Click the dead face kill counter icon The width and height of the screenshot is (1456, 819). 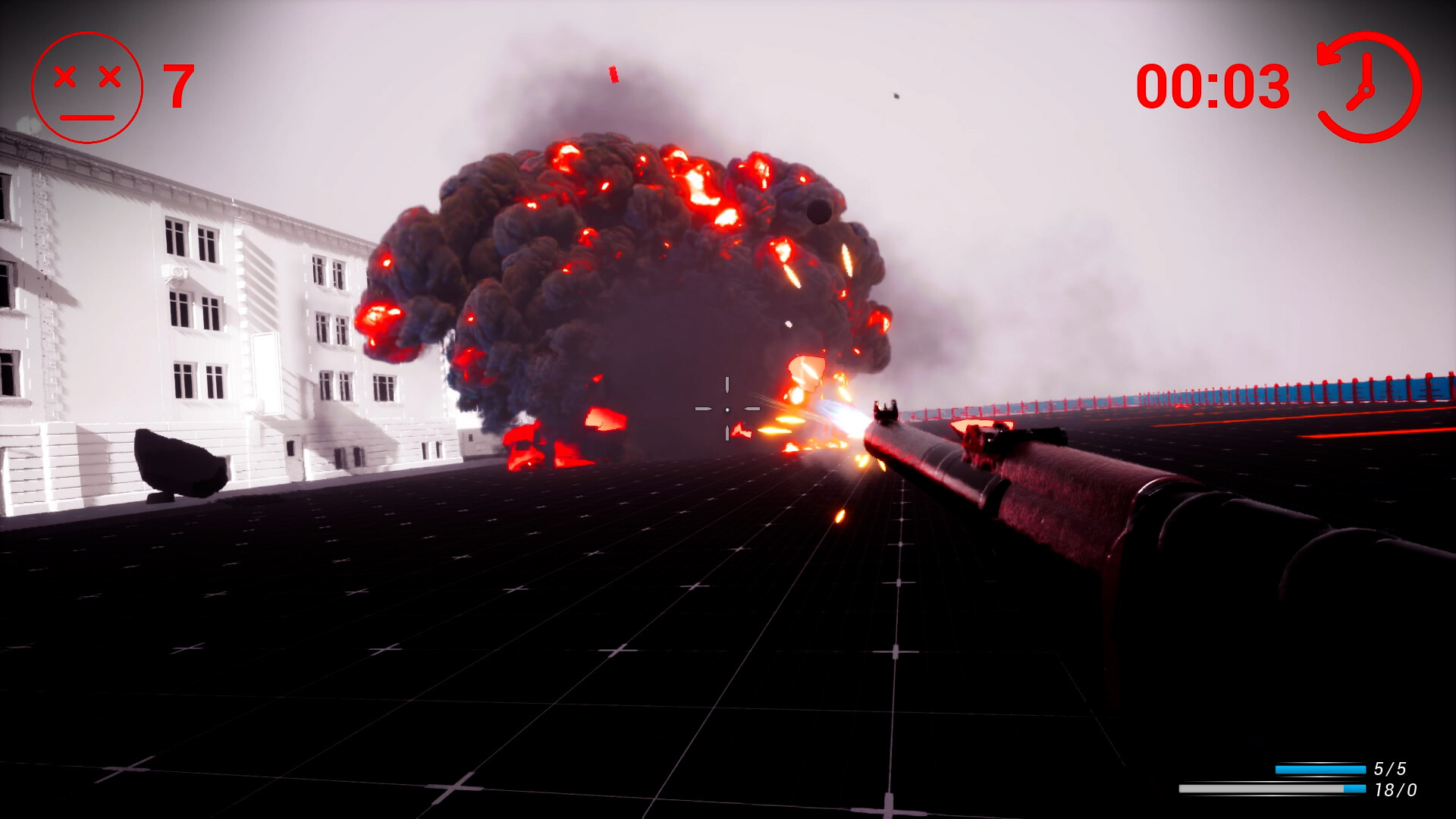[87, 87]
